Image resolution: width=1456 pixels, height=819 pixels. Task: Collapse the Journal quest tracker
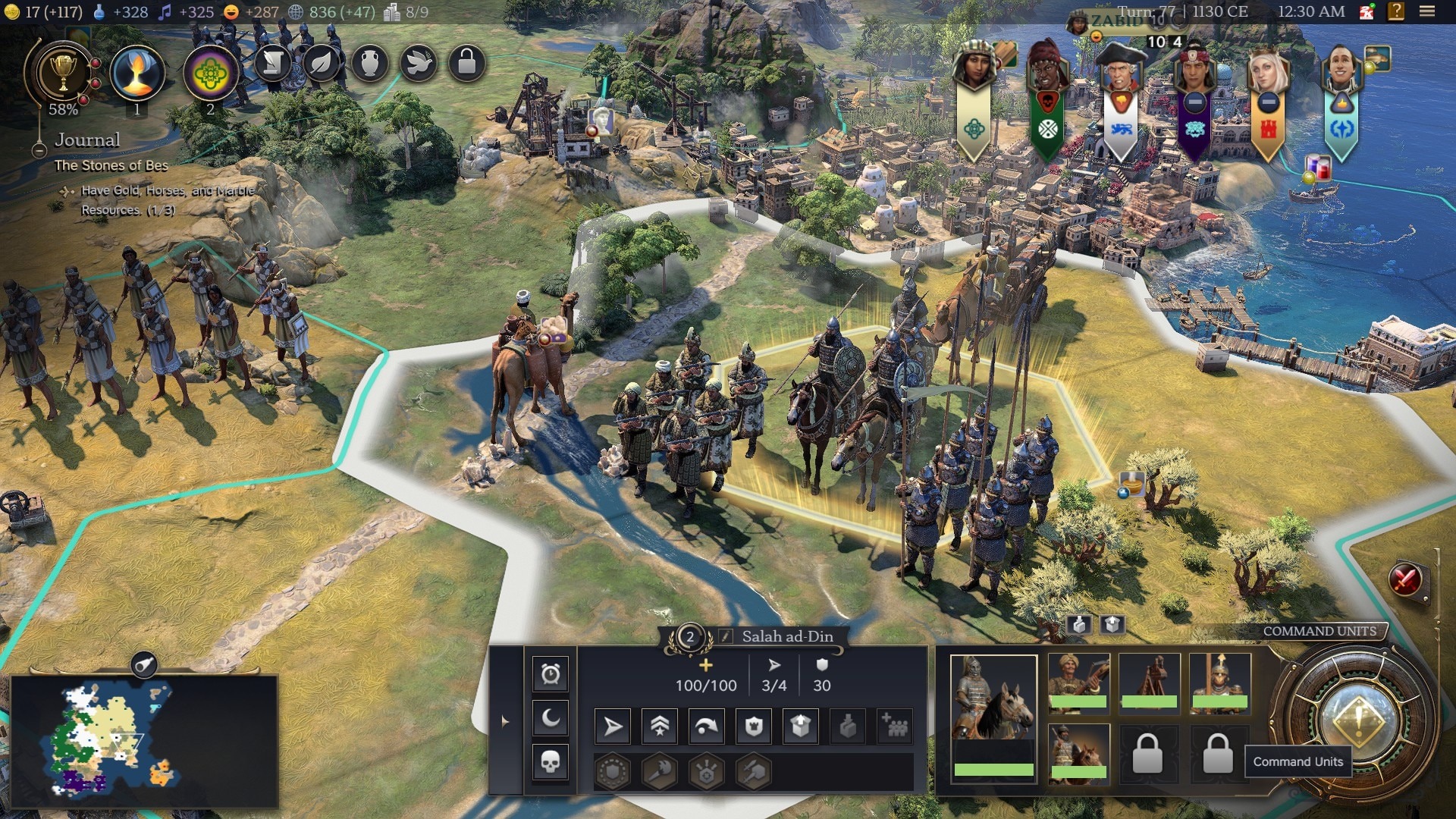point(39,150)
